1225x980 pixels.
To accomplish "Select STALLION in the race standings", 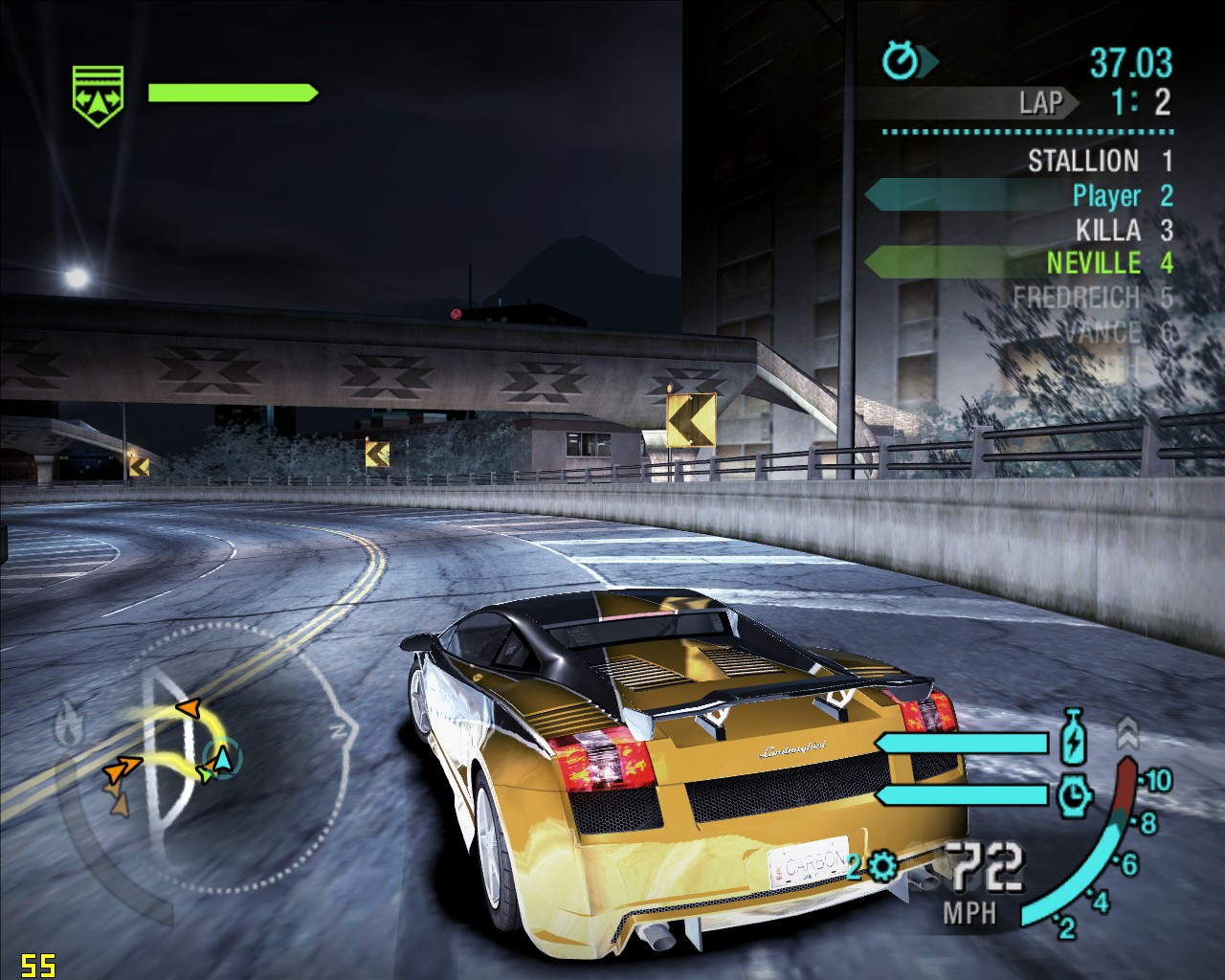I will [1083, 161].
